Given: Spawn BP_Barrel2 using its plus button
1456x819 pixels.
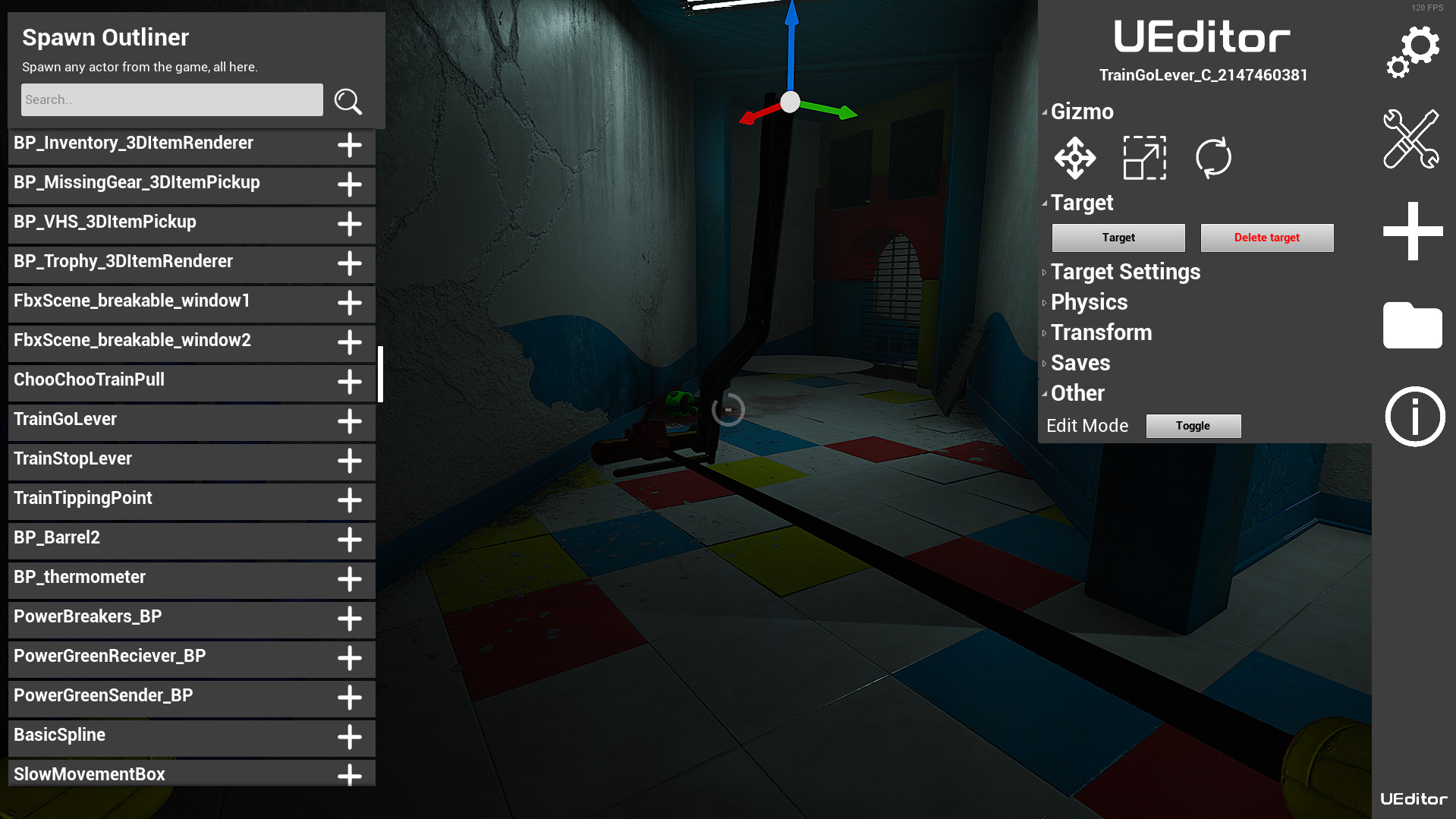Looking at the screenshot, I should coord(350,540).
